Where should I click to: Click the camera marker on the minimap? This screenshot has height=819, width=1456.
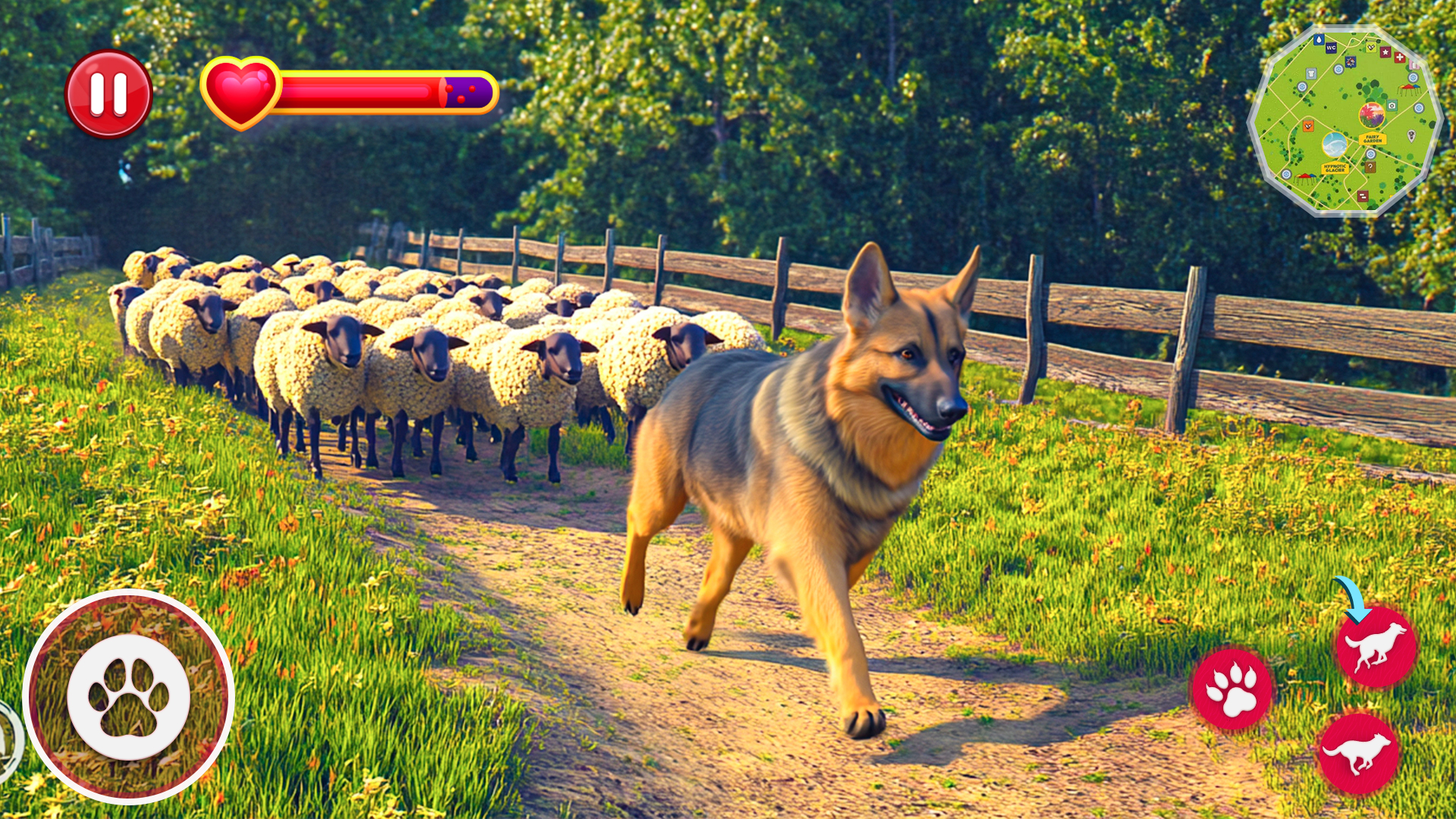coord(1392,105)
